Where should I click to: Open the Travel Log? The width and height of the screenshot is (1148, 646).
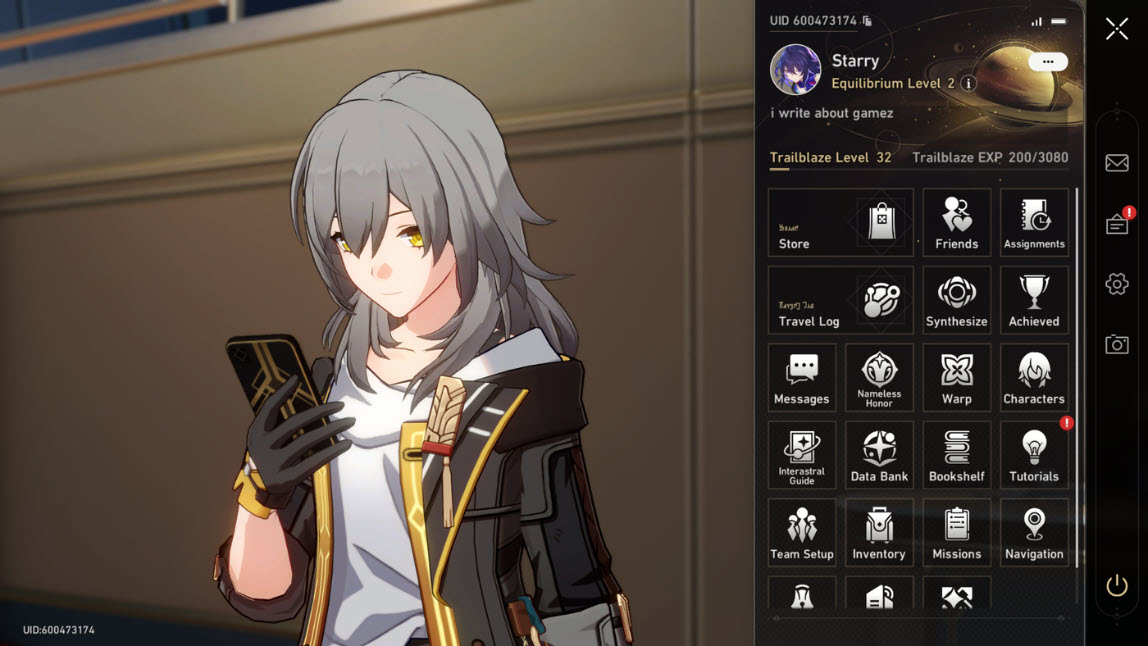point(840,300)
